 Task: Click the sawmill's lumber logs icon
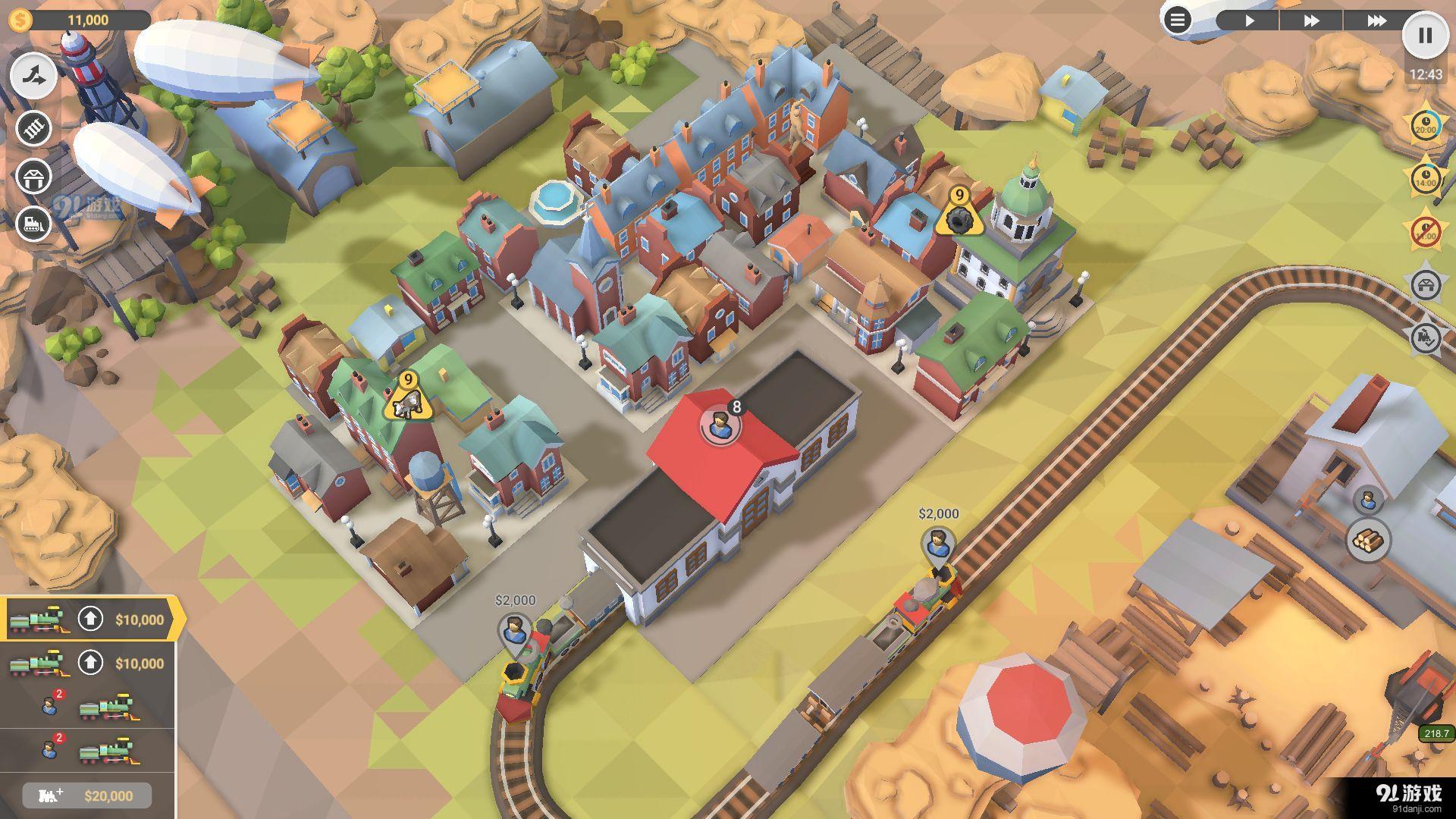(x=1368, y=541)
